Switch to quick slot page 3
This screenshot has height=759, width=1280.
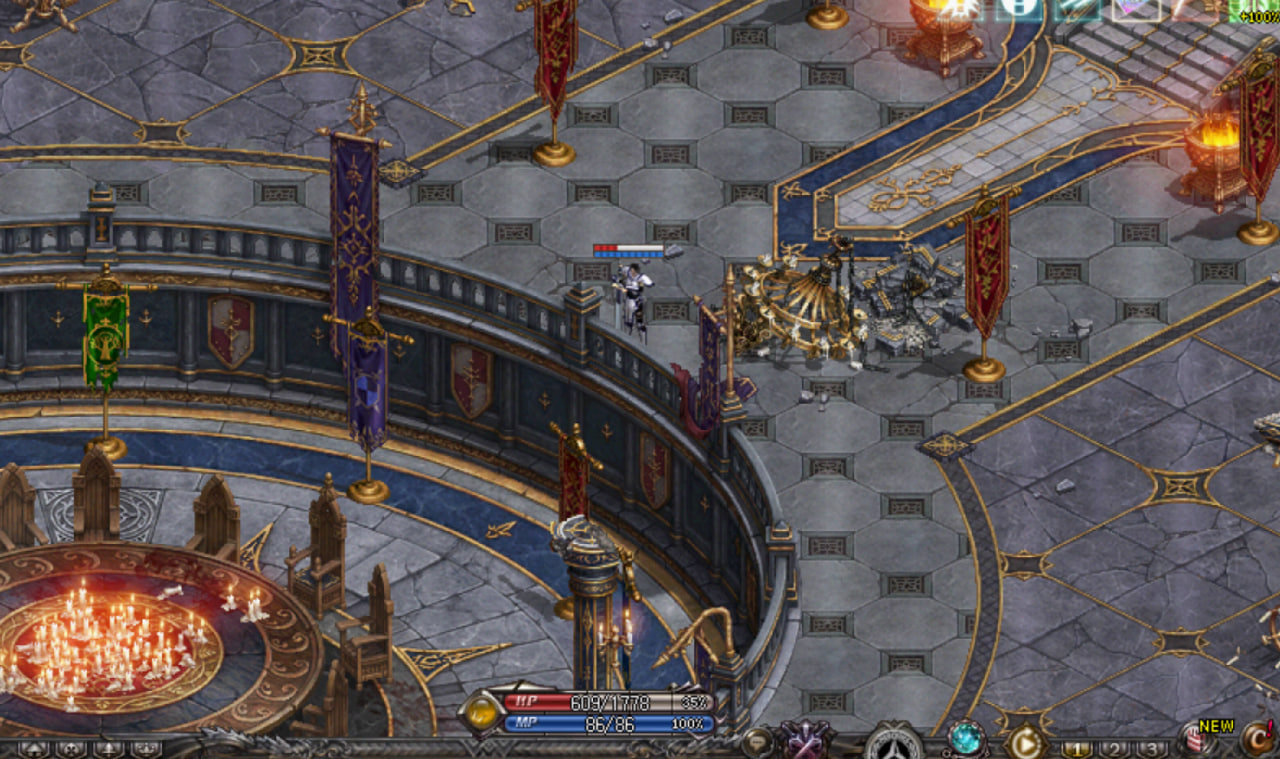coord(1151,748)
